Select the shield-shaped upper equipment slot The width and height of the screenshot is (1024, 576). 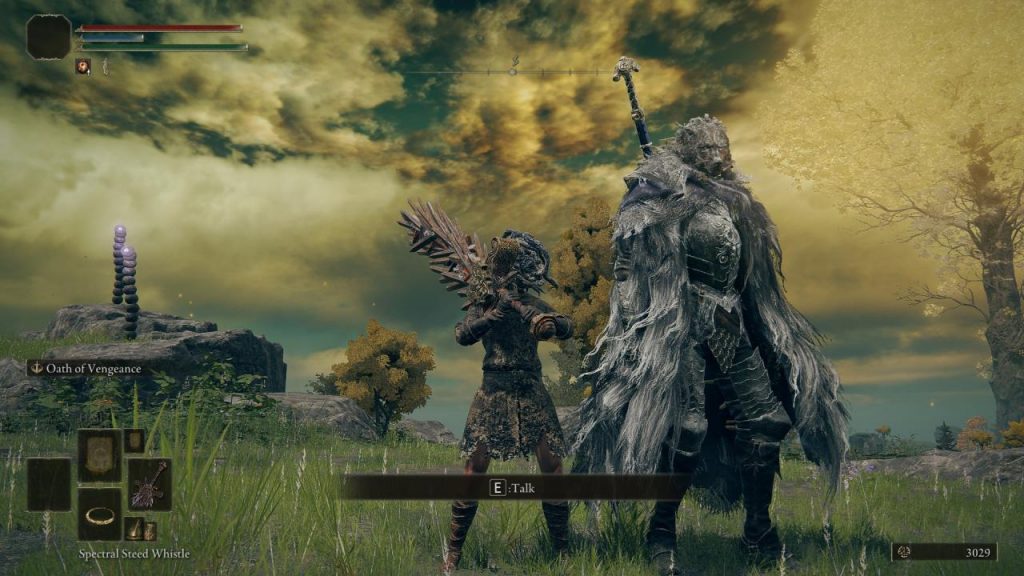pyautogui.click(x=99, y=455)
